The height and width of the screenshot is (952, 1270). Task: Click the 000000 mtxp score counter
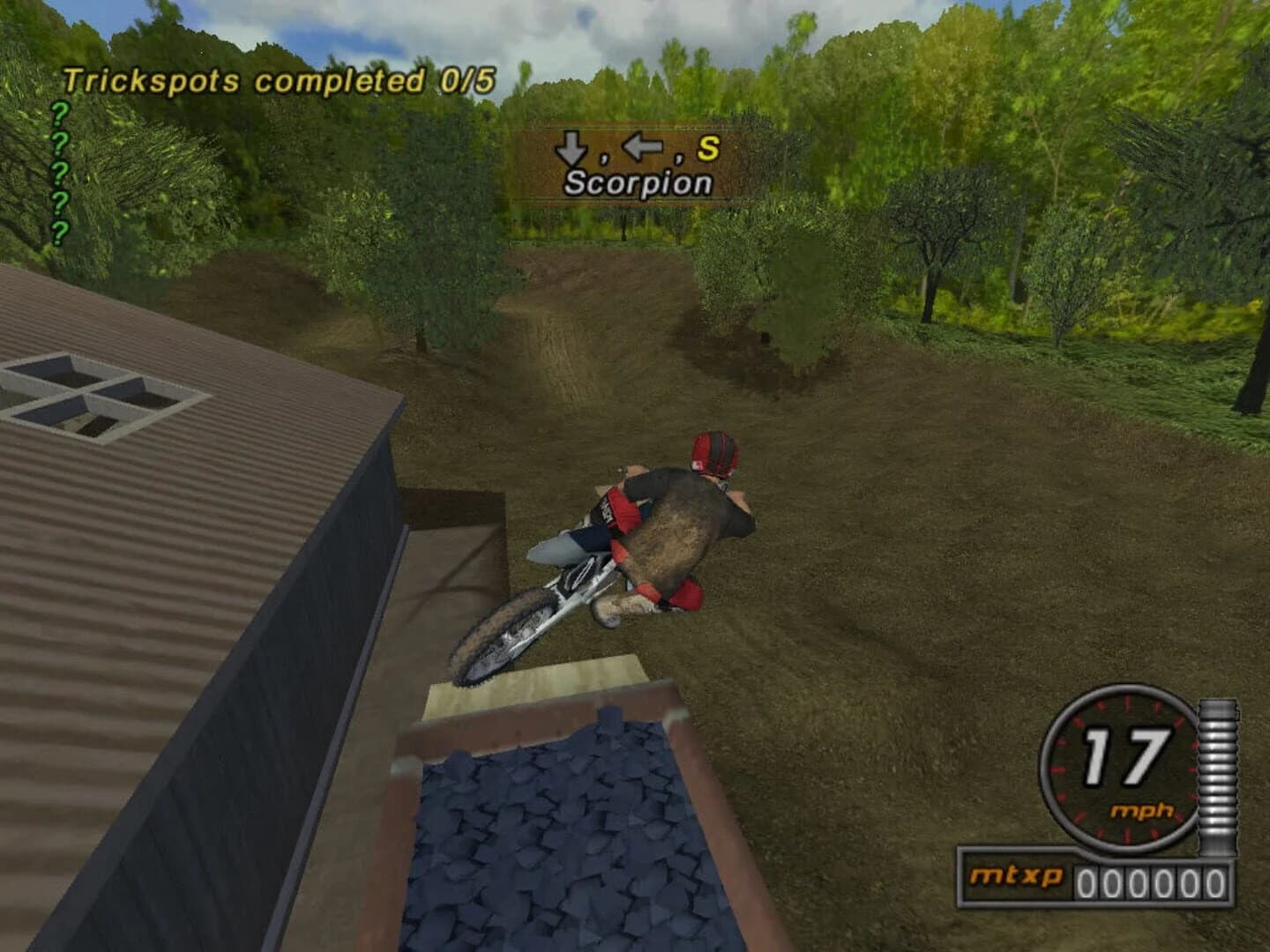[1151, 878]
